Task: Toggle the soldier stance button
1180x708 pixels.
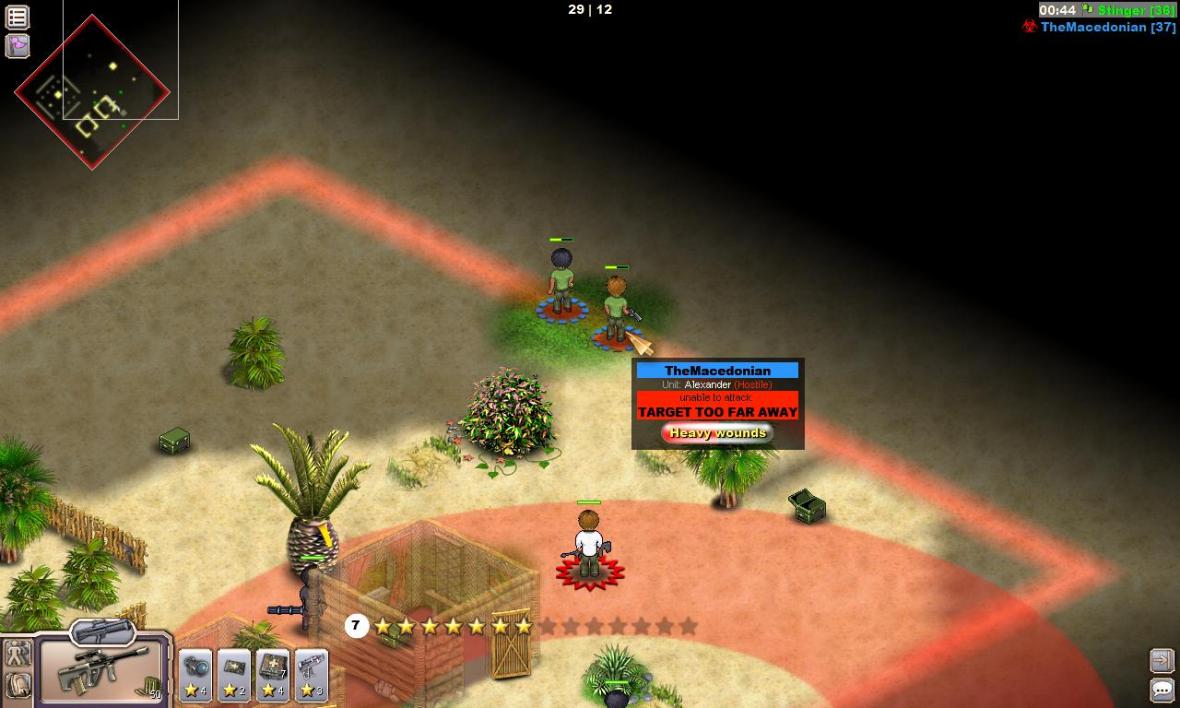Action: 18,654
